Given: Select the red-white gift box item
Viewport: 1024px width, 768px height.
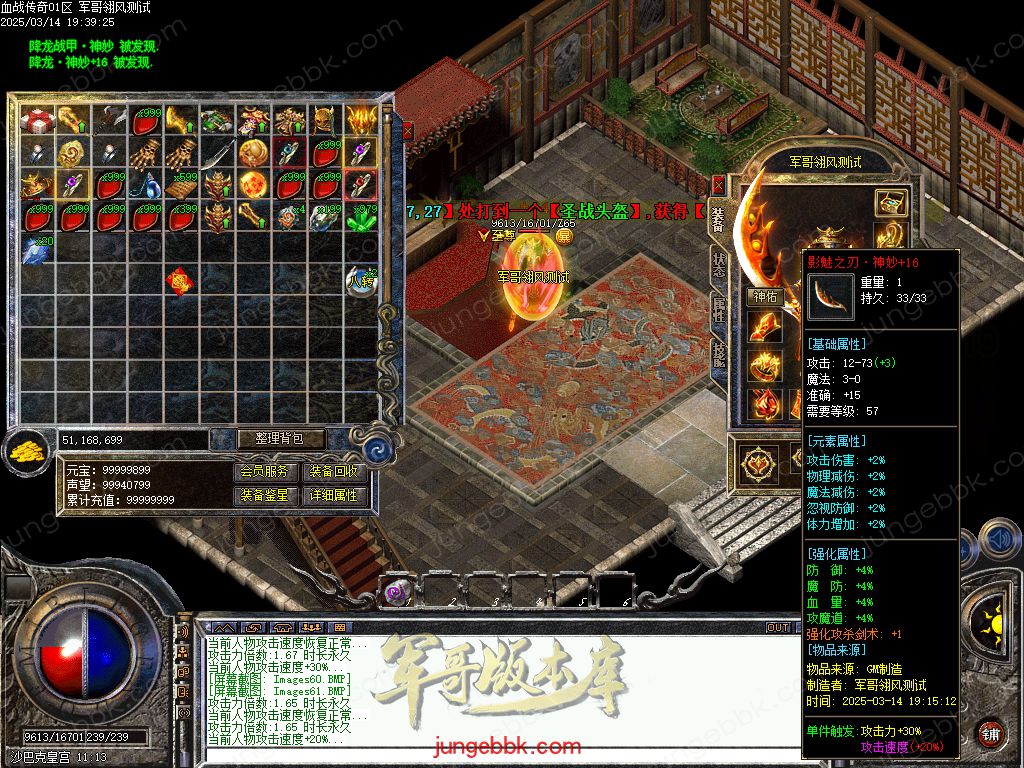Looking at the screenshot, I should tap(35, 121).
